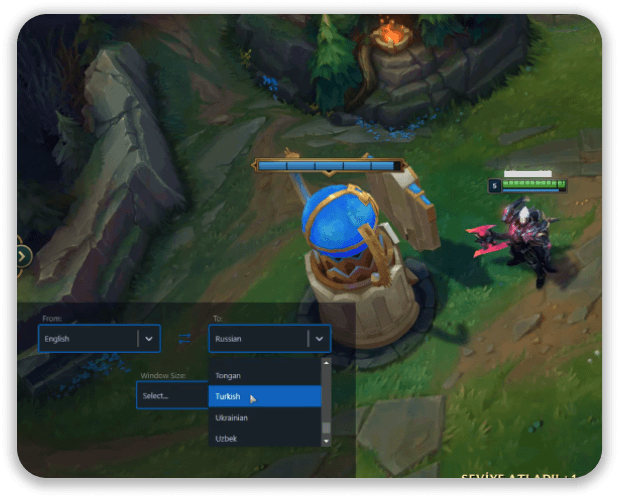
Task: Open the From language dropdown showing English
Action: 99,339
